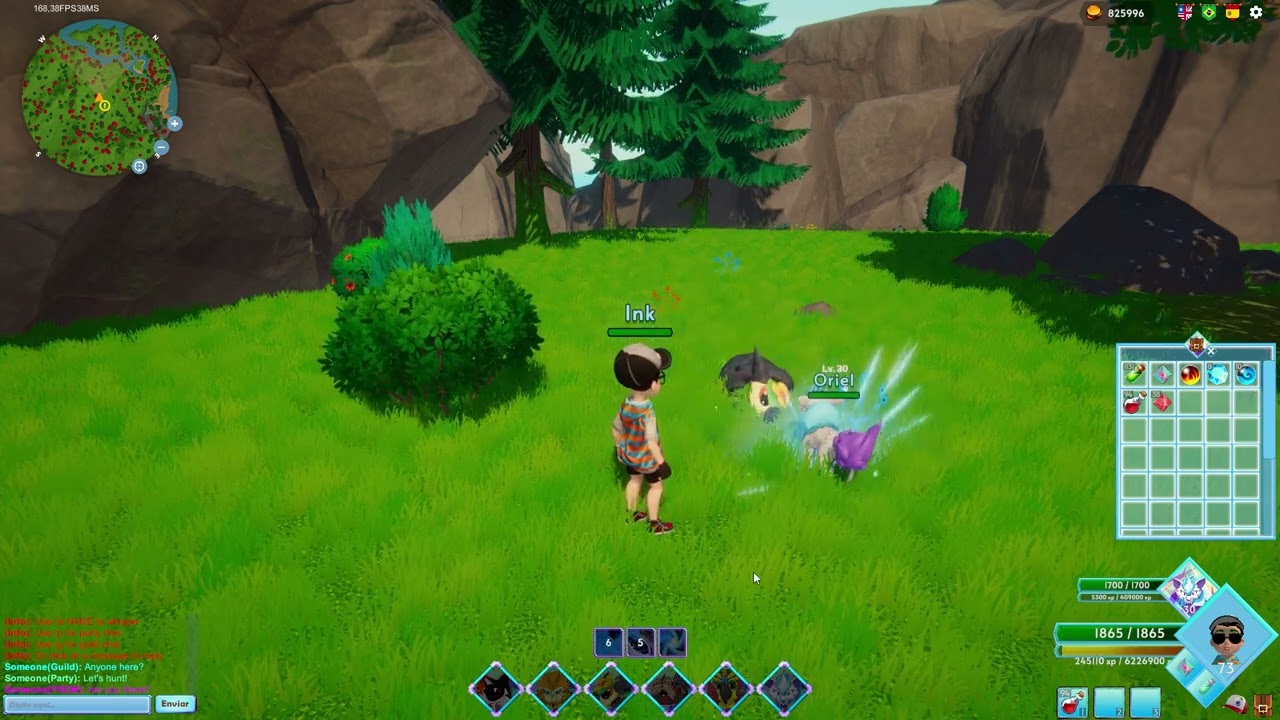Select the green capsule item in inventory

1134,375
